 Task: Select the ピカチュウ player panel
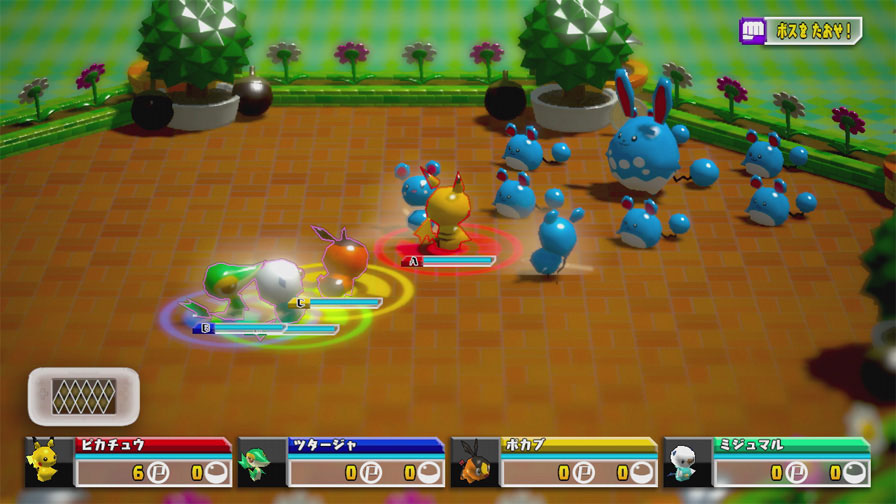point(128,461)
